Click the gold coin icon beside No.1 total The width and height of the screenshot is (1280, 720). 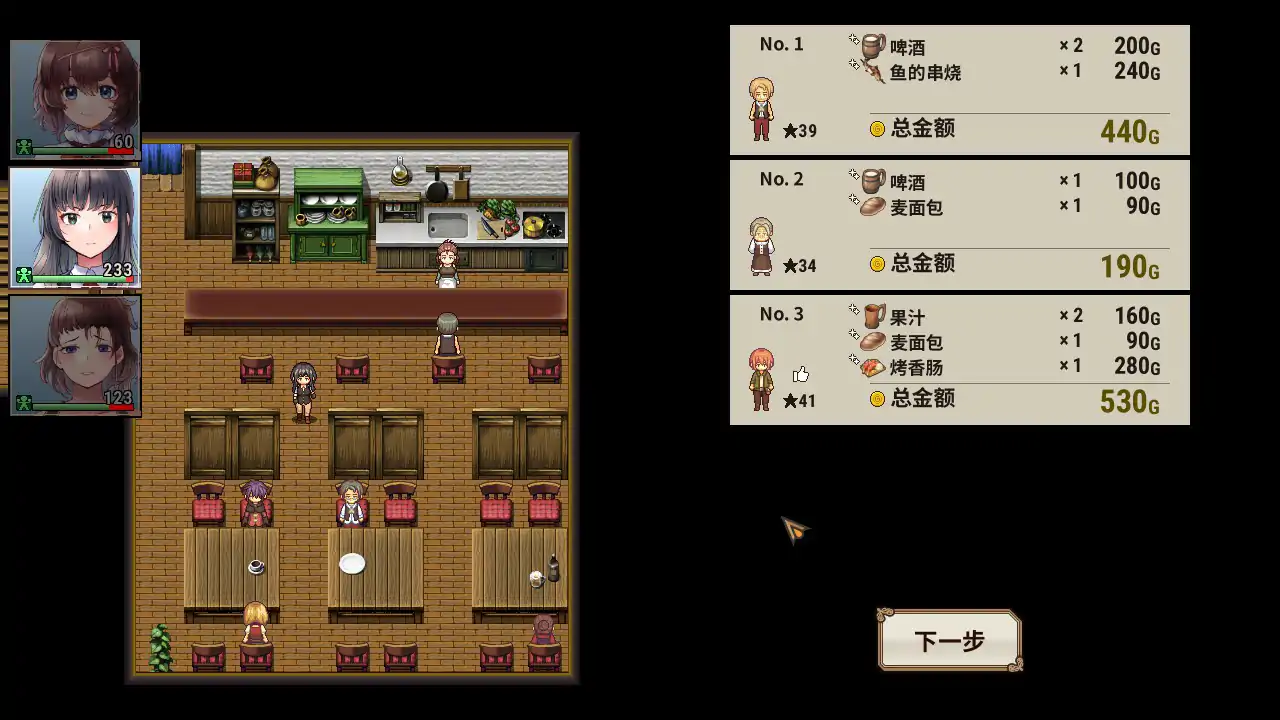(876, 128)
